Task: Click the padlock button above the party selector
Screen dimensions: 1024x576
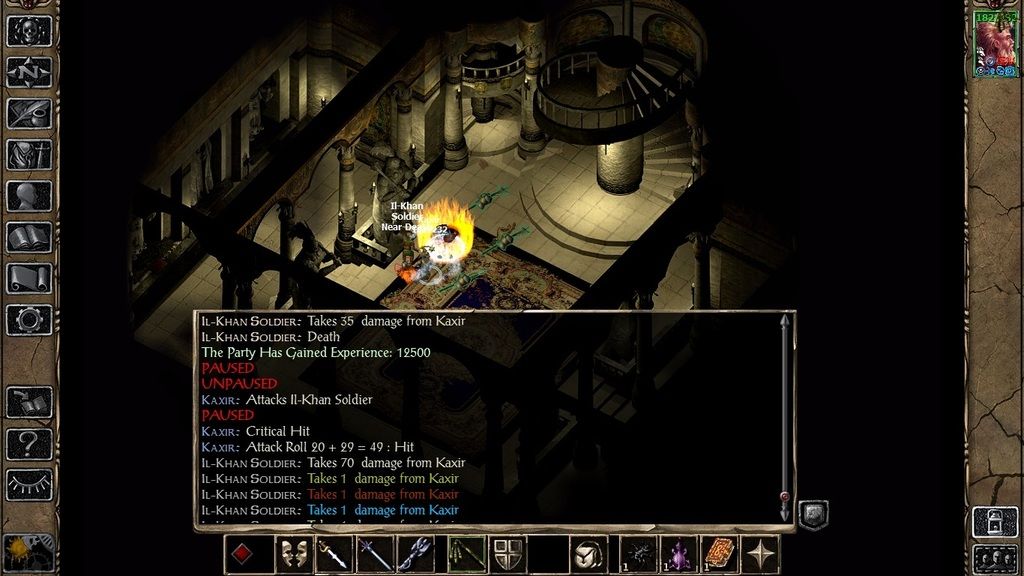Action: 995,521
